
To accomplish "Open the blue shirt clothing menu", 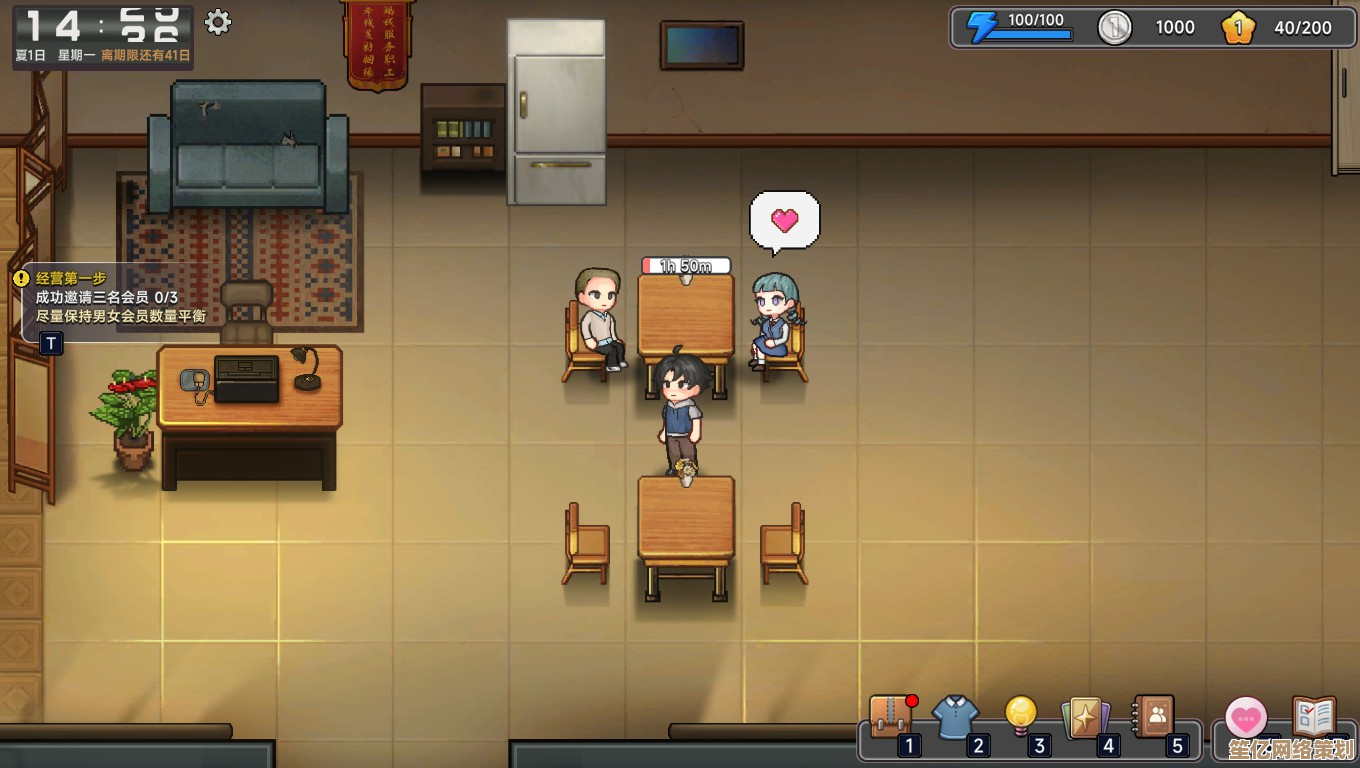I will pyautogui.click(x=955, y=717).
